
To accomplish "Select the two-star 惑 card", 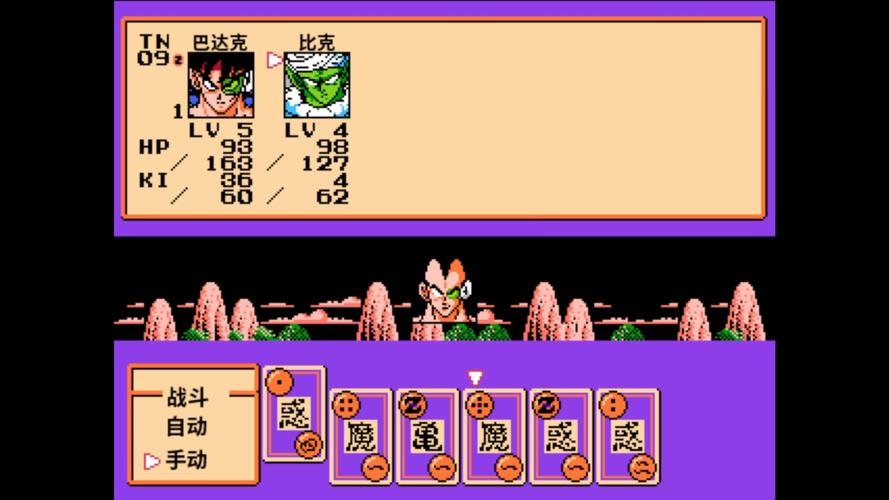I will point(628,435).
